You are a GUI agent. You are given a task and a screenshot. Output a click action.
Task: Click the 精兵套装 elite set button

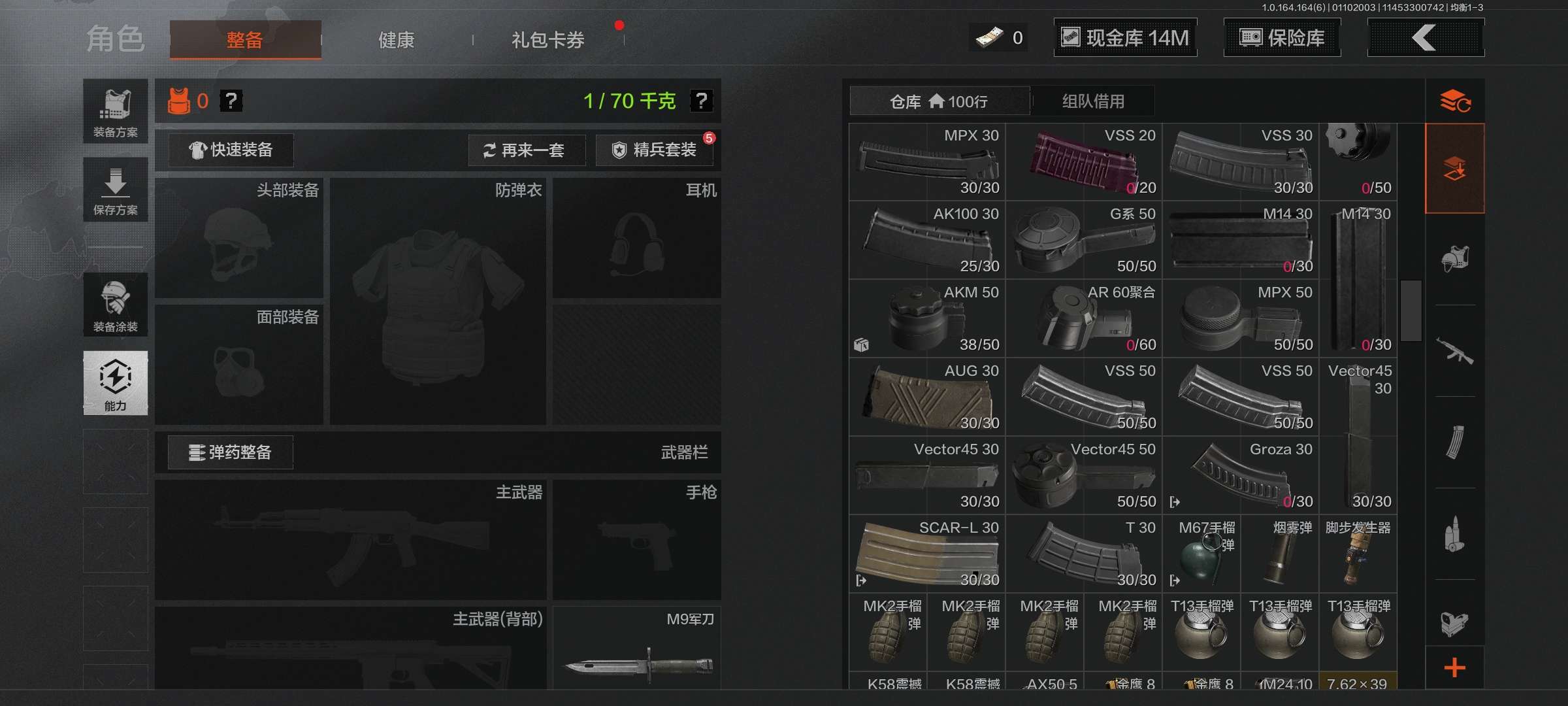655,150
